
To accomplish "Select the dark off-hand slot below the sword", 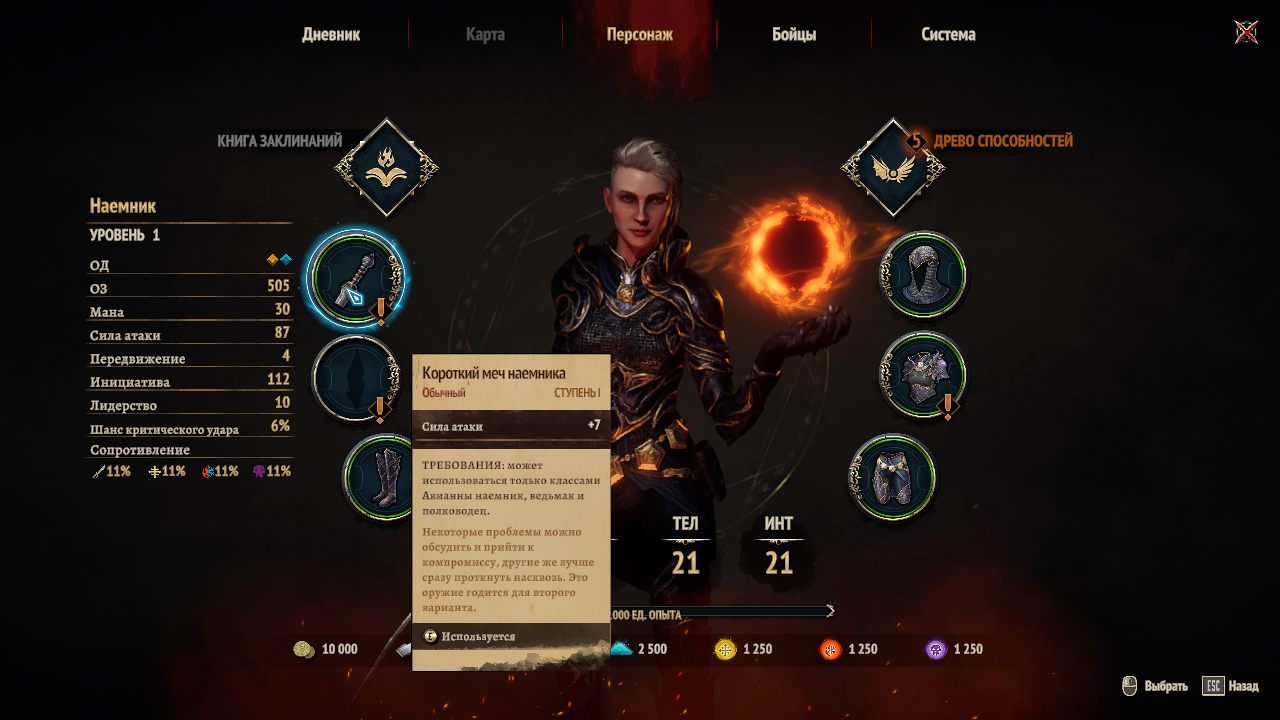I will click(x=355, y=378).
